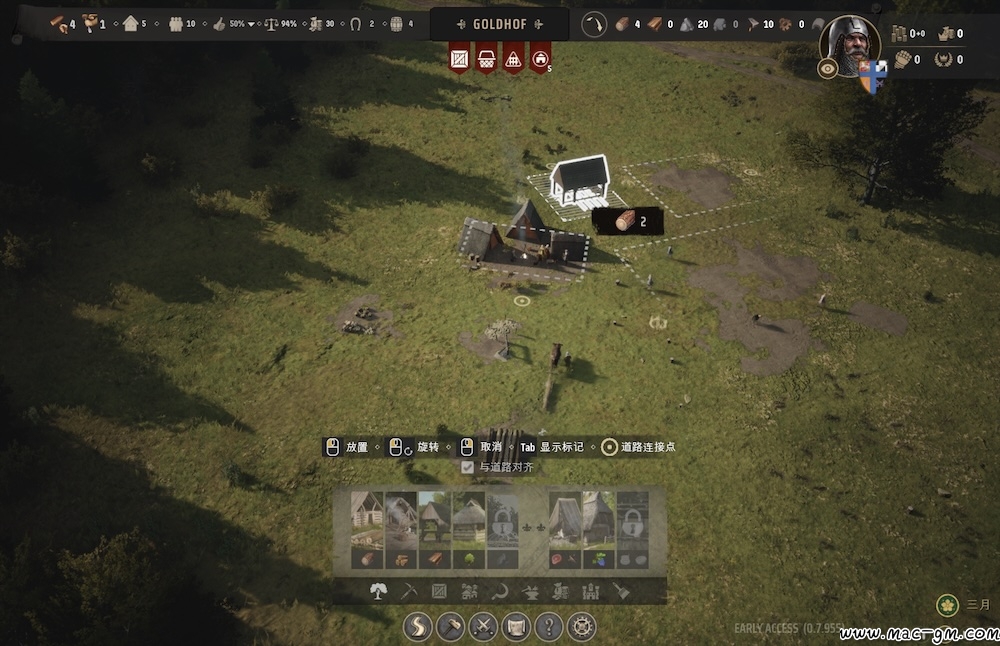Select the logging camp building card
The height and width of the screenshot is (646, 1000).
[x=367, y=531]
